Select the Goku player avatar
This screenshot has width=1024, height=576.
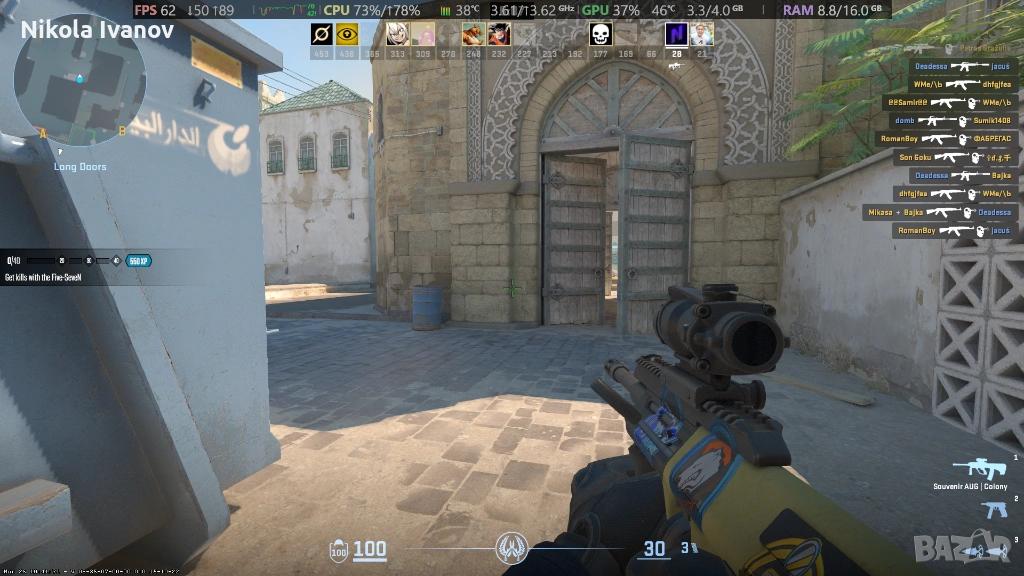click(499, 35)
